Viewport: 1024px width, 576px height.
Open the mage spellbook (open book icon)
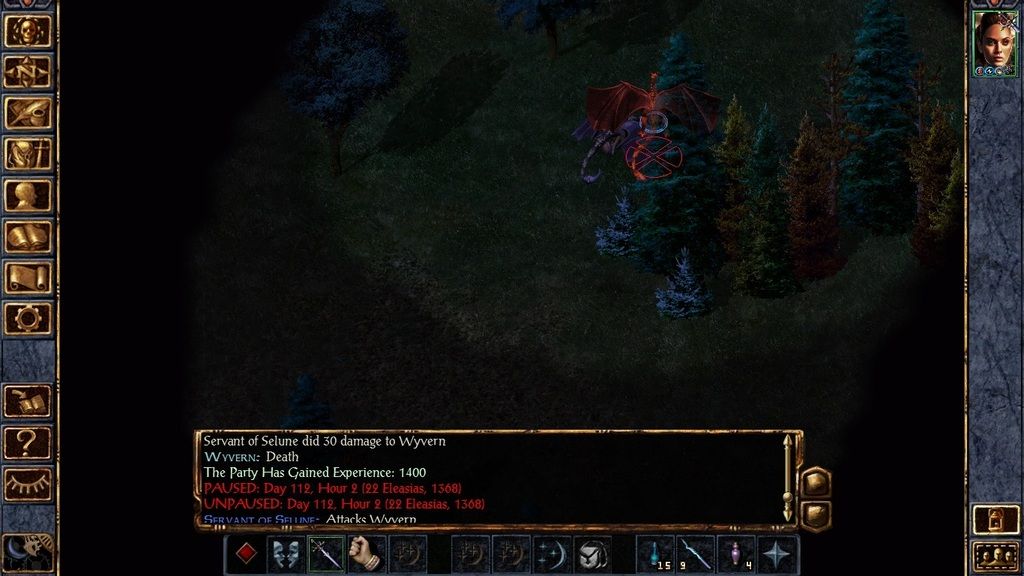click(x=28, y=236)
